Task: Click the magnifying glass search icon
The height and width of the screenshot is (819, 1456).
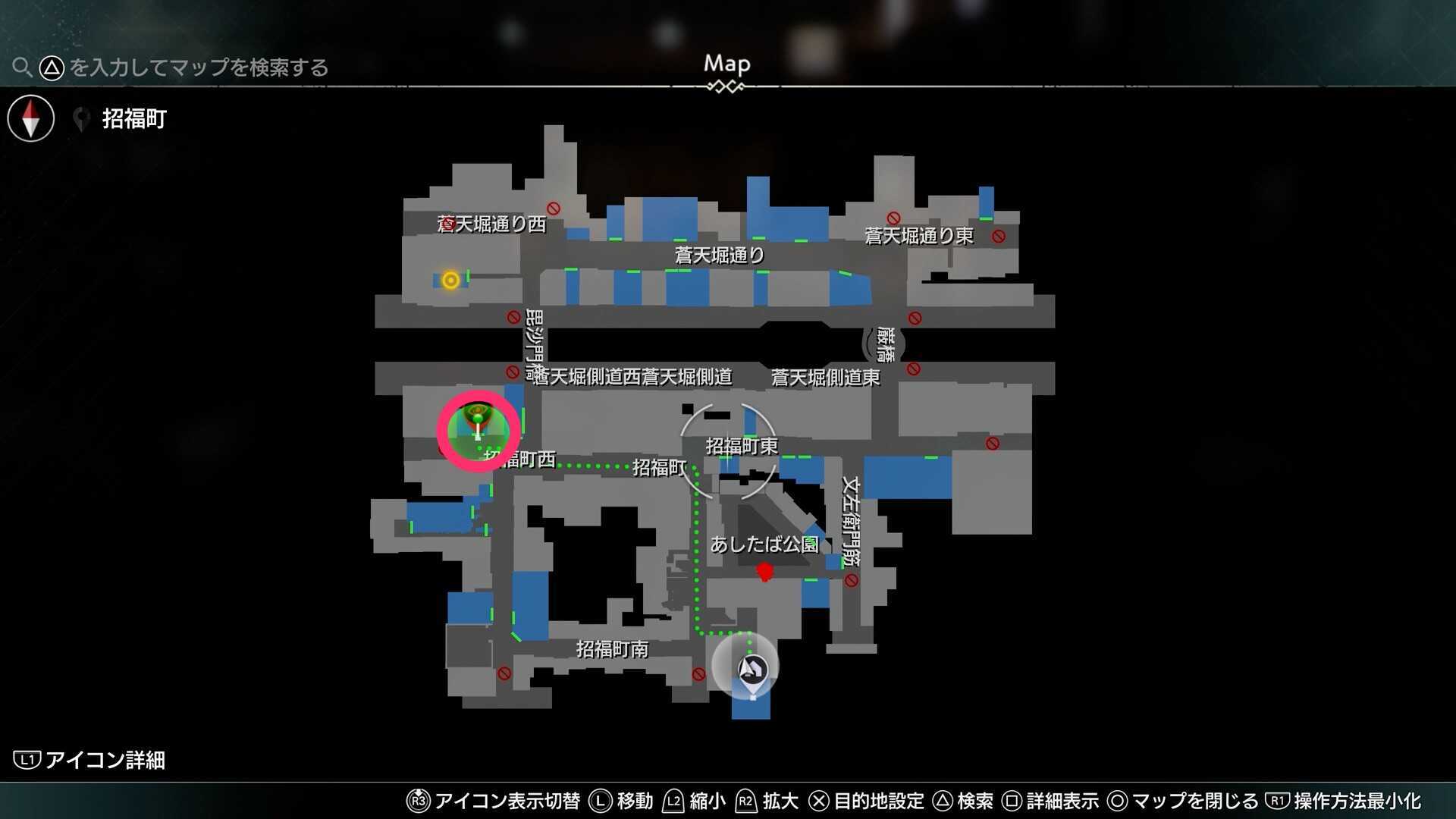Action: [x=22, y=67]
